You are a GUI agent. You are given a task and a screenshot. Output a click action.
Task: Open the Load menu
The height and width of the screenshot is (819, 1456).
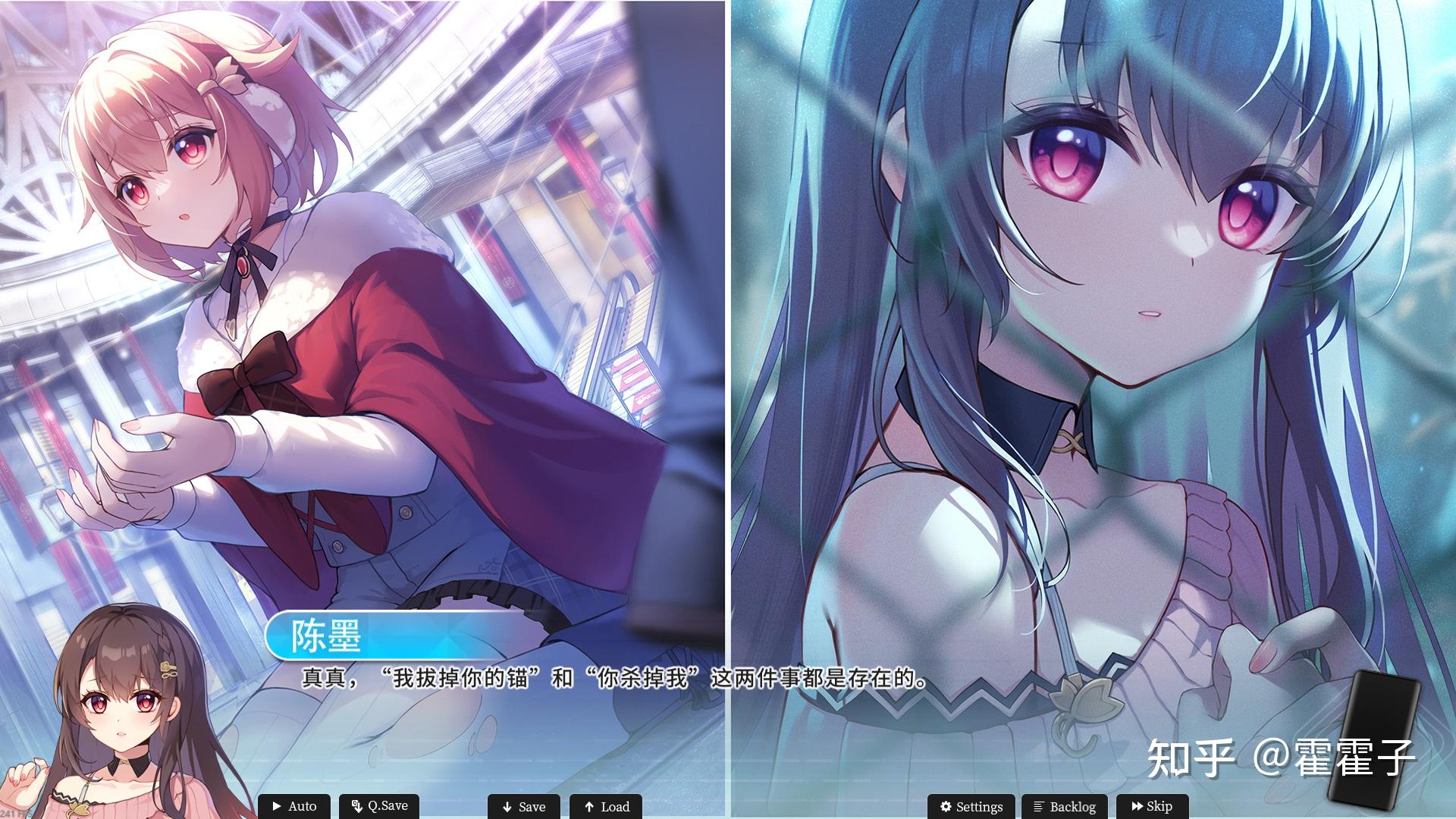(606, 807)
